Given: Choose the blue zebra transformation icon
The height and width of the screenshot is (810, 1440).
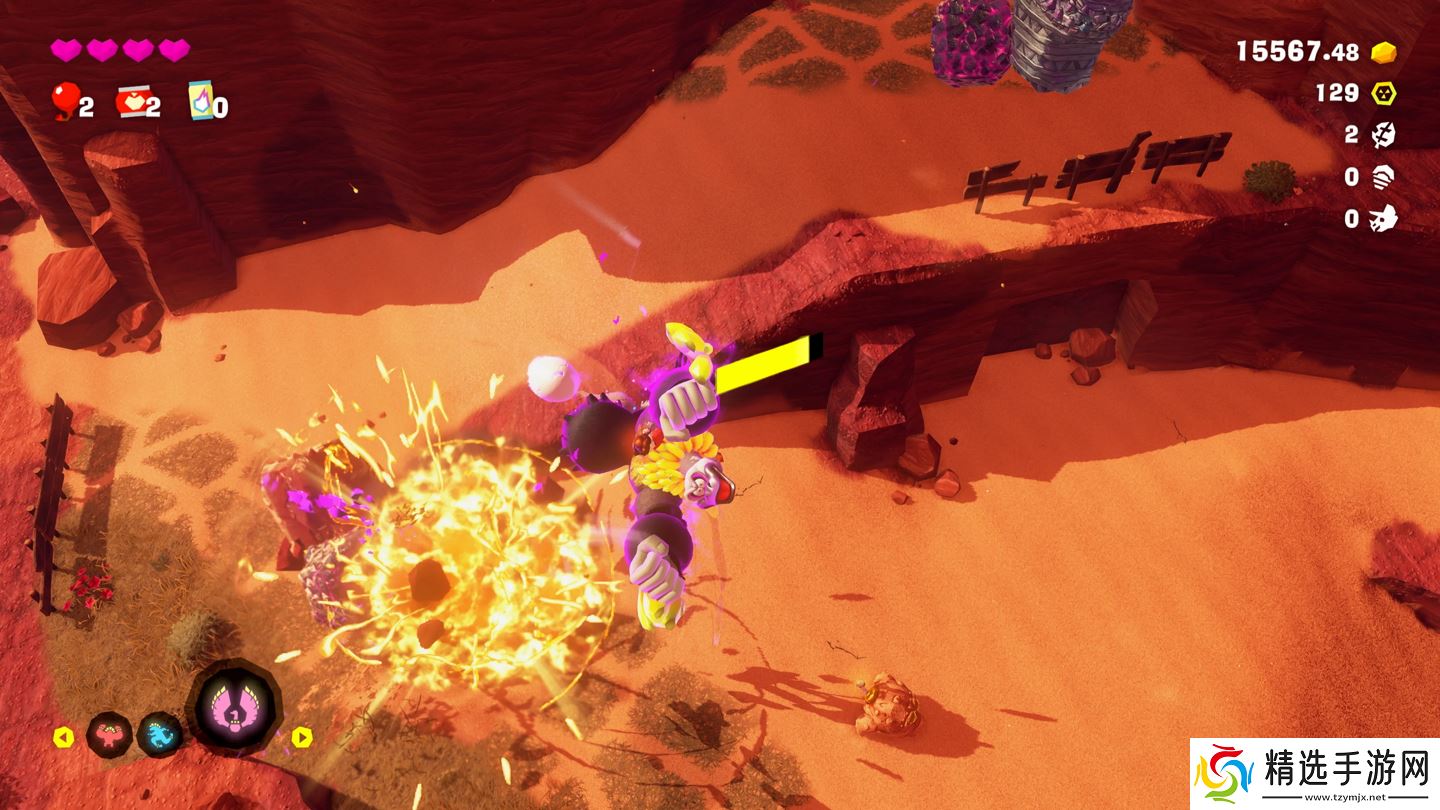Looking at the screenshot, I should click(x=159, y=735).
